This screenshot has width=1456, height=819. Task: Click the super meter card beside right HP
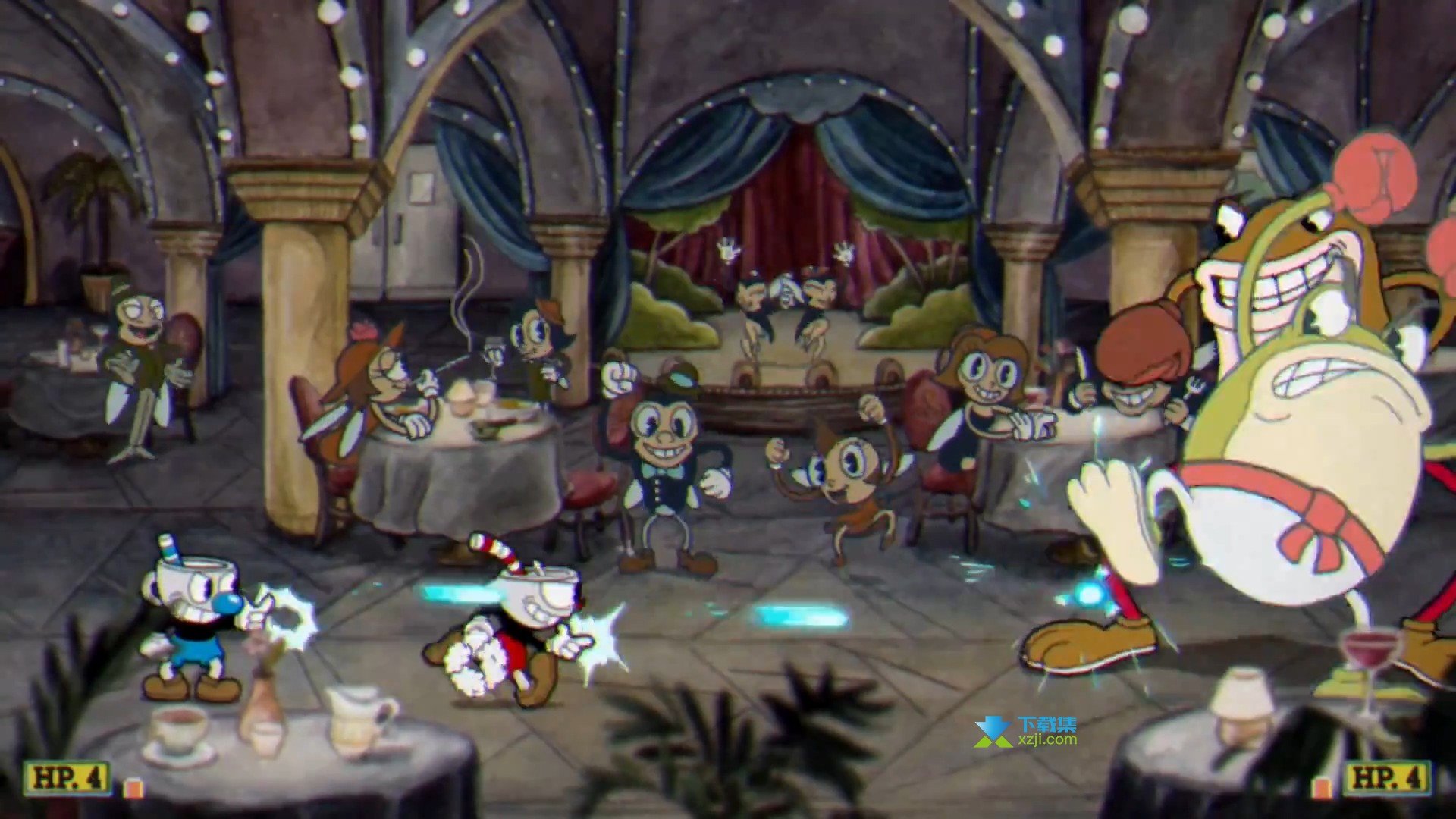coord(1323,787)
